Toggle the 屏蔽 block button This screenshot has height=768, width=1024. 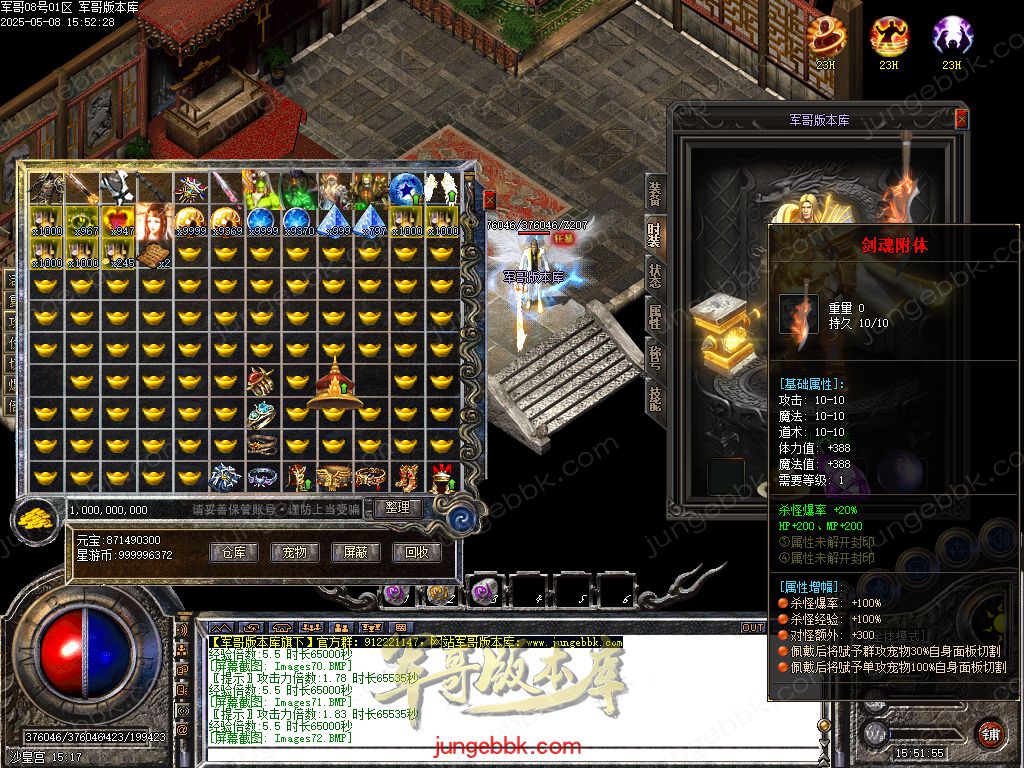(x=355, y=552)
